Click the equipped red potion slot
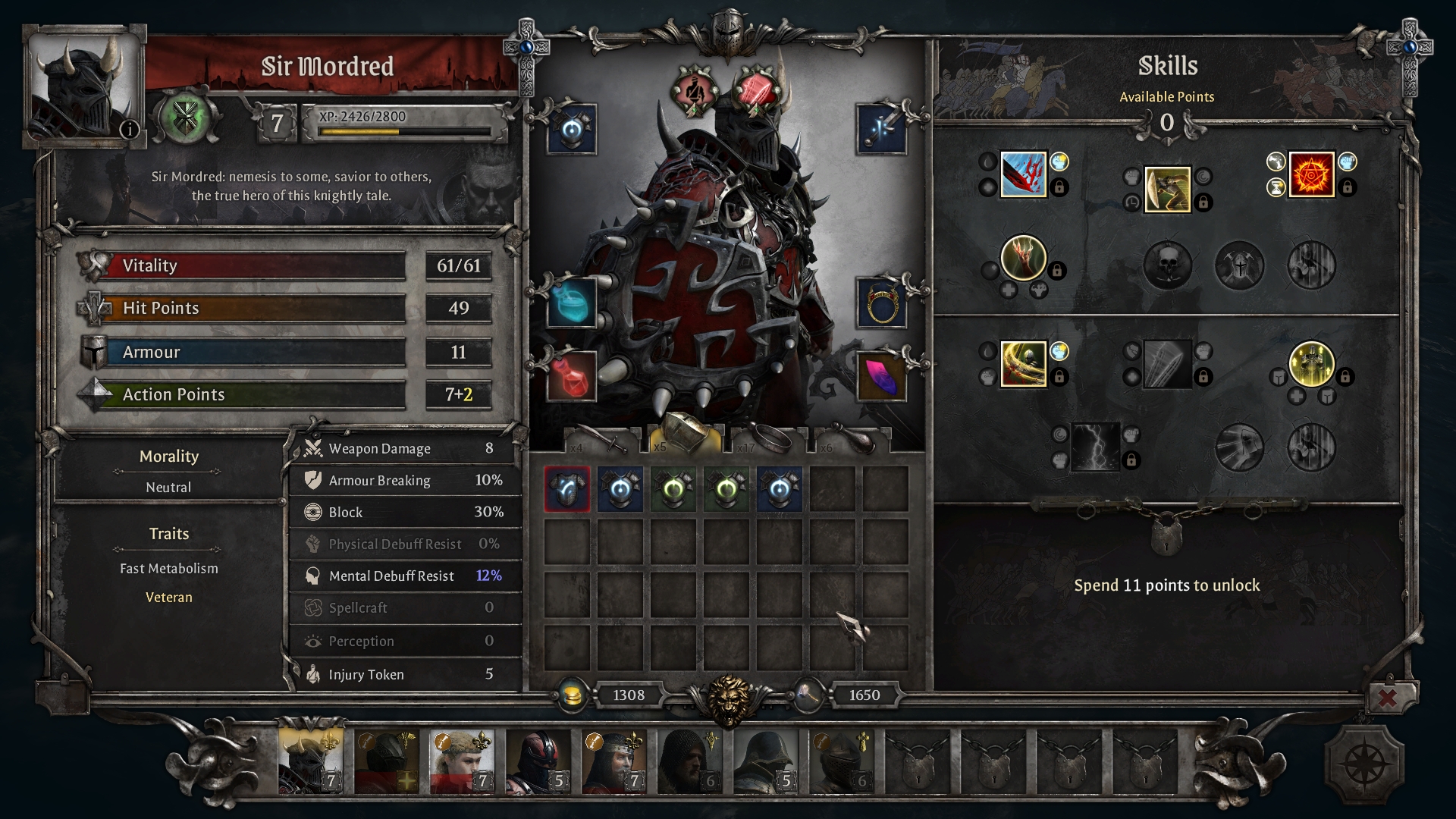The width and height of the screenshot is (1456, 819). click(x=572, y=376)
